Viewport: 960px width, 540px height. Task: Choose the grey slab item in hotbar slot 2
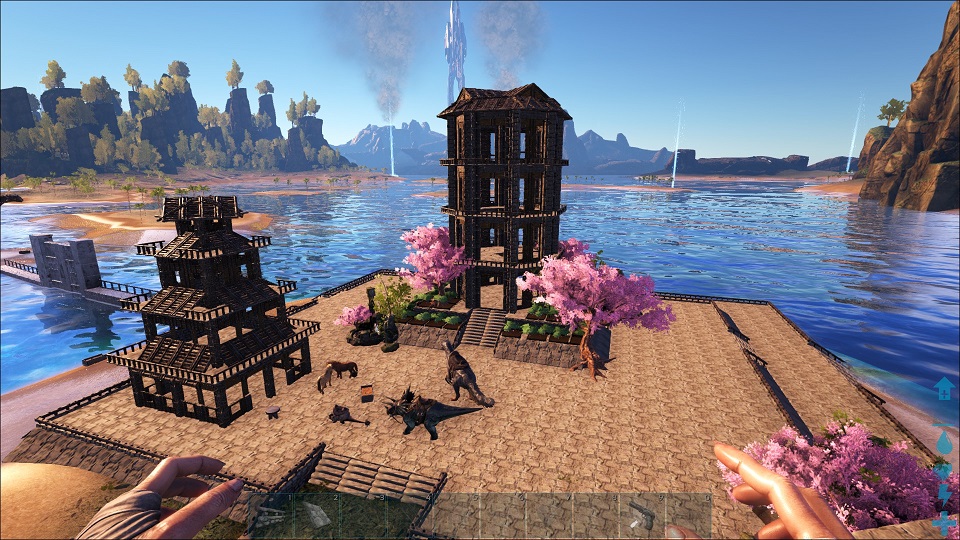tap(316, 515)
